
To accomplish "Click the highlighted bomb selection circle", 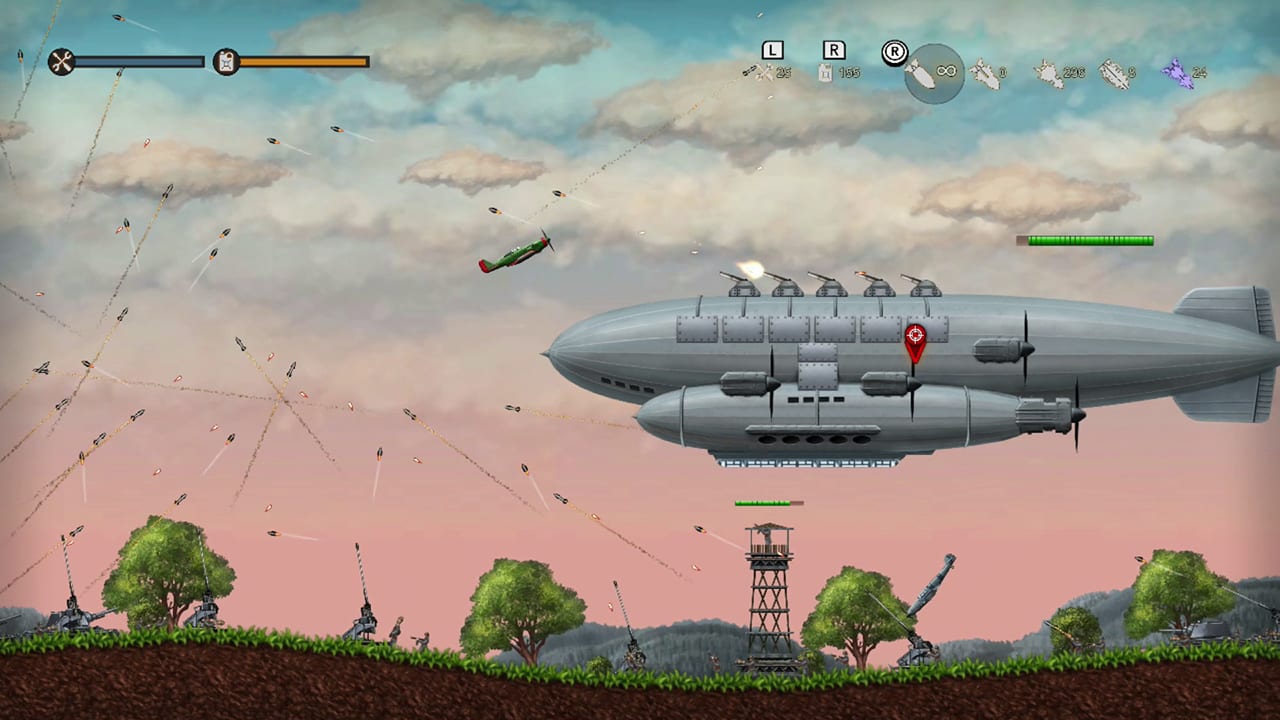I will pyautogui.click(x=933, y=74).
